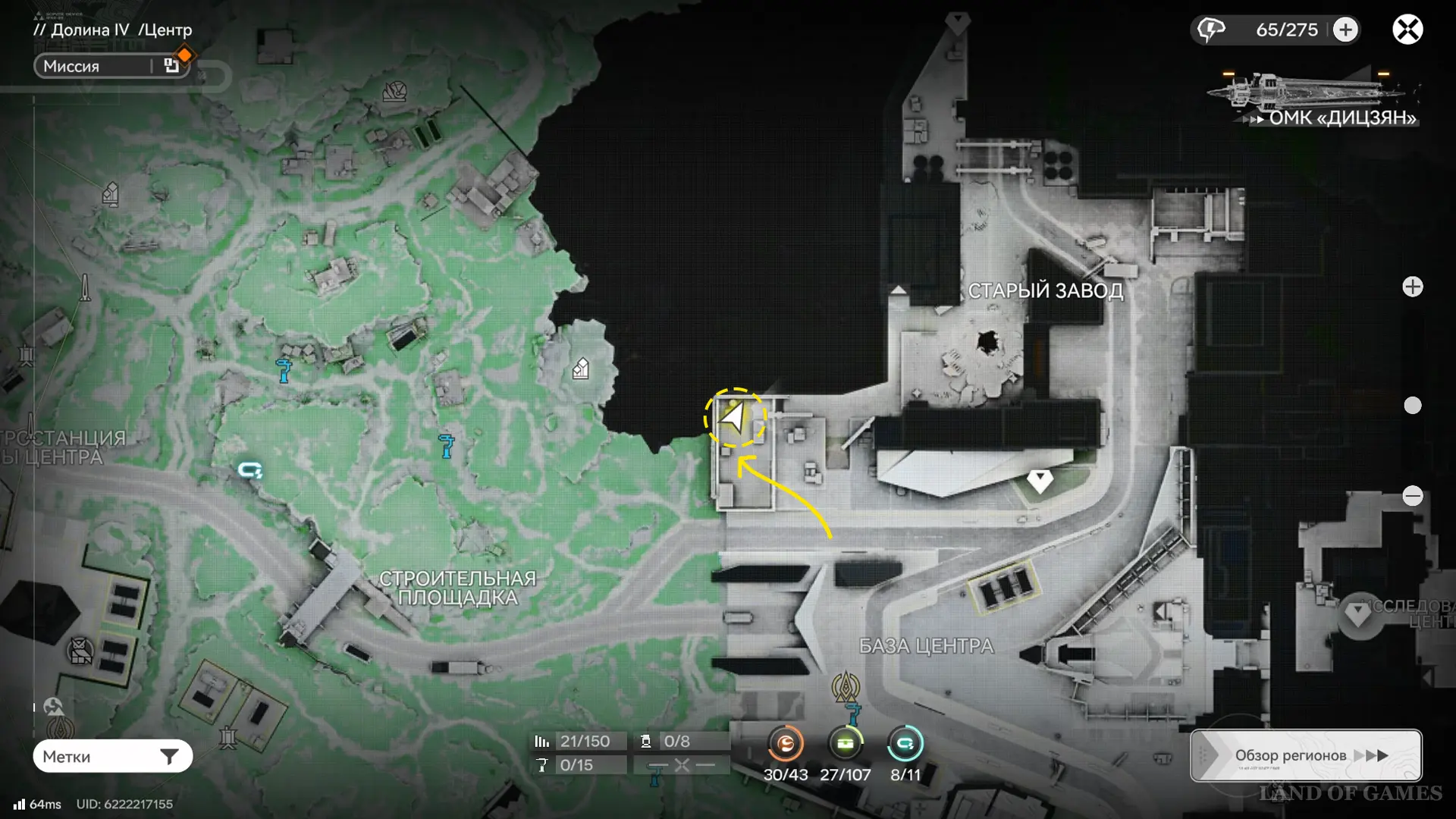Viewport: 1456px width, 819px height.
Task: Select the house marker beside the dark area
Action: pyautogui.click(x=581, y=369)
